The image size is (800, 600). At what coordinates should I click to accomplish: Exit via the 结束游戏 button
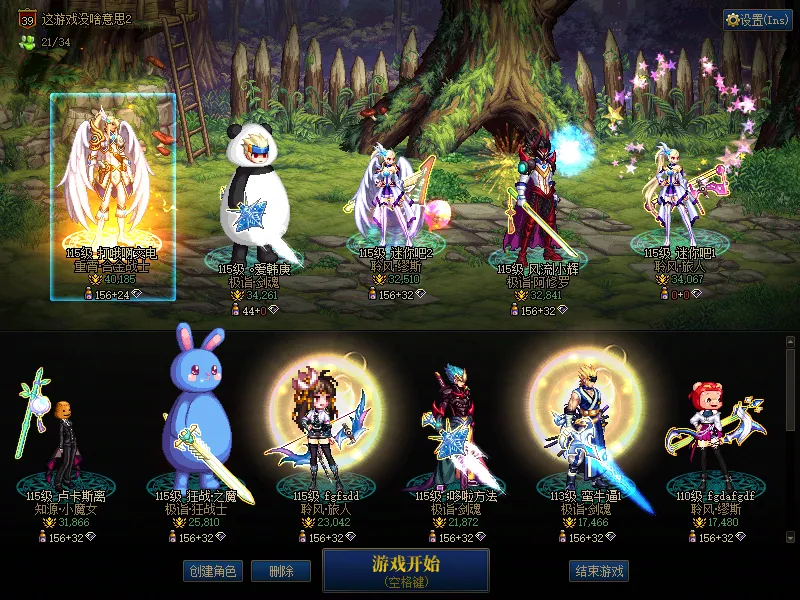pos(599,571)
